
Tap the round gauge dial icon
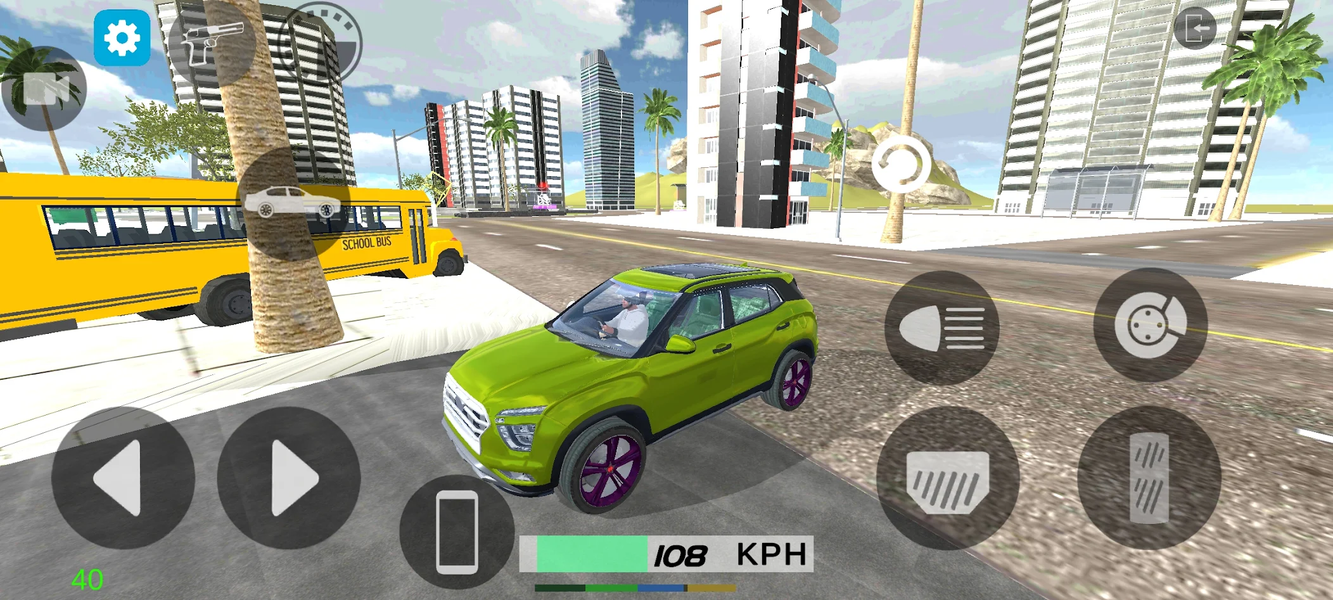point(318,42)
